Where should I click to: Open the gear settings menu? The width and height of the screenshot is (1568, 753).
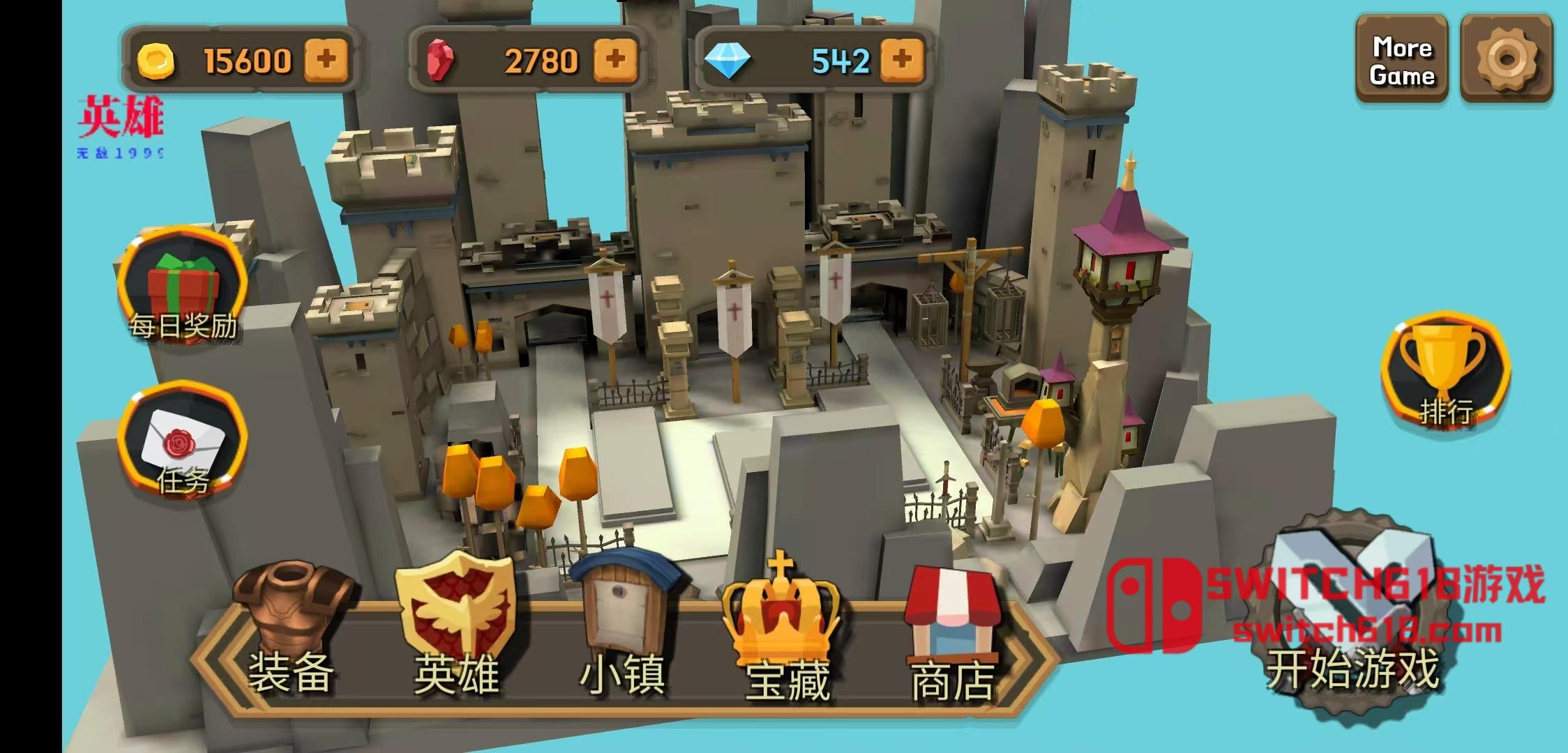[1507, 61]
